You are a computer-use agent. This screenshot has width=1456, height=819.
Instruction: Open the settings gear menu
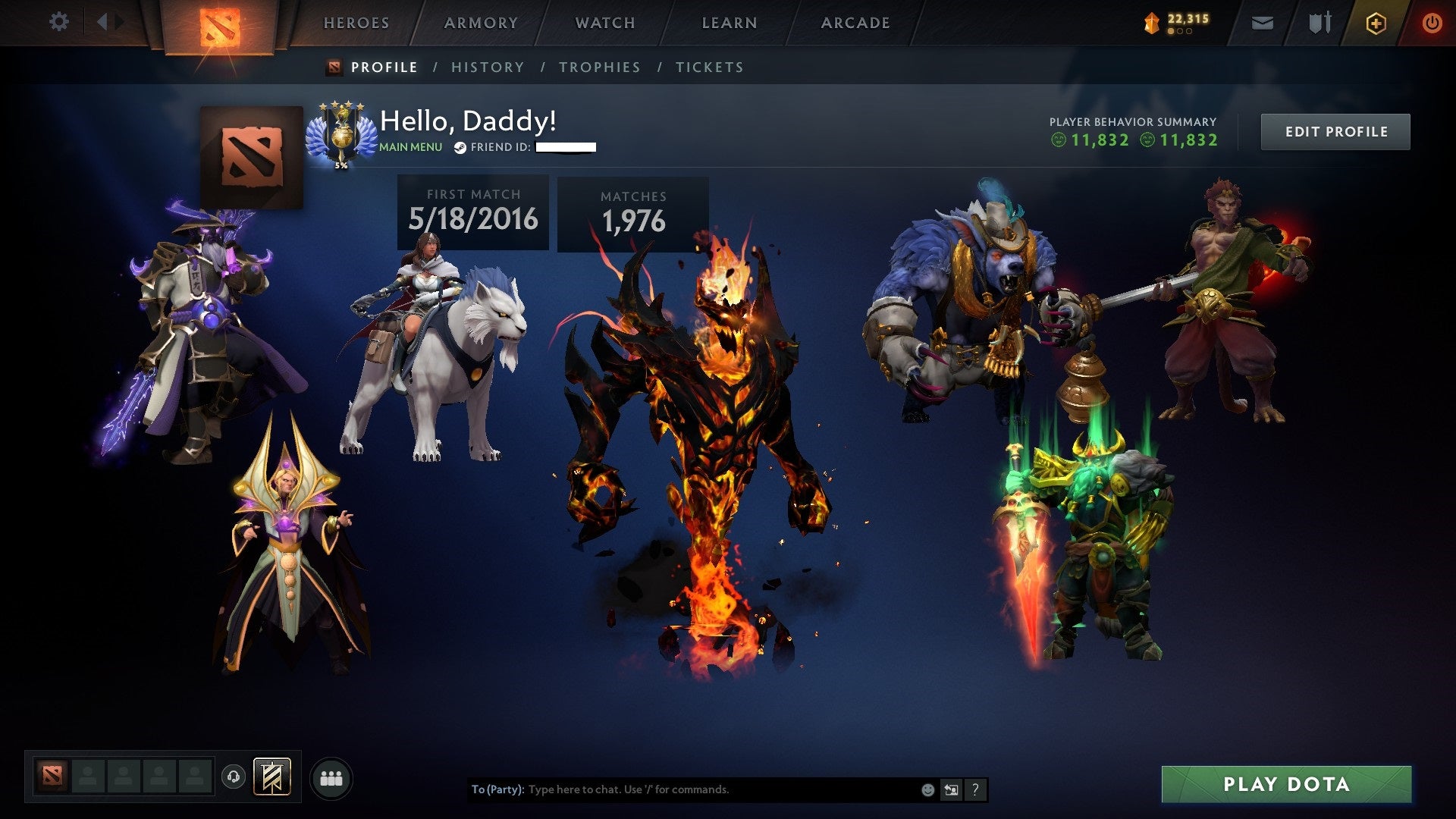[x=58, y=22]
